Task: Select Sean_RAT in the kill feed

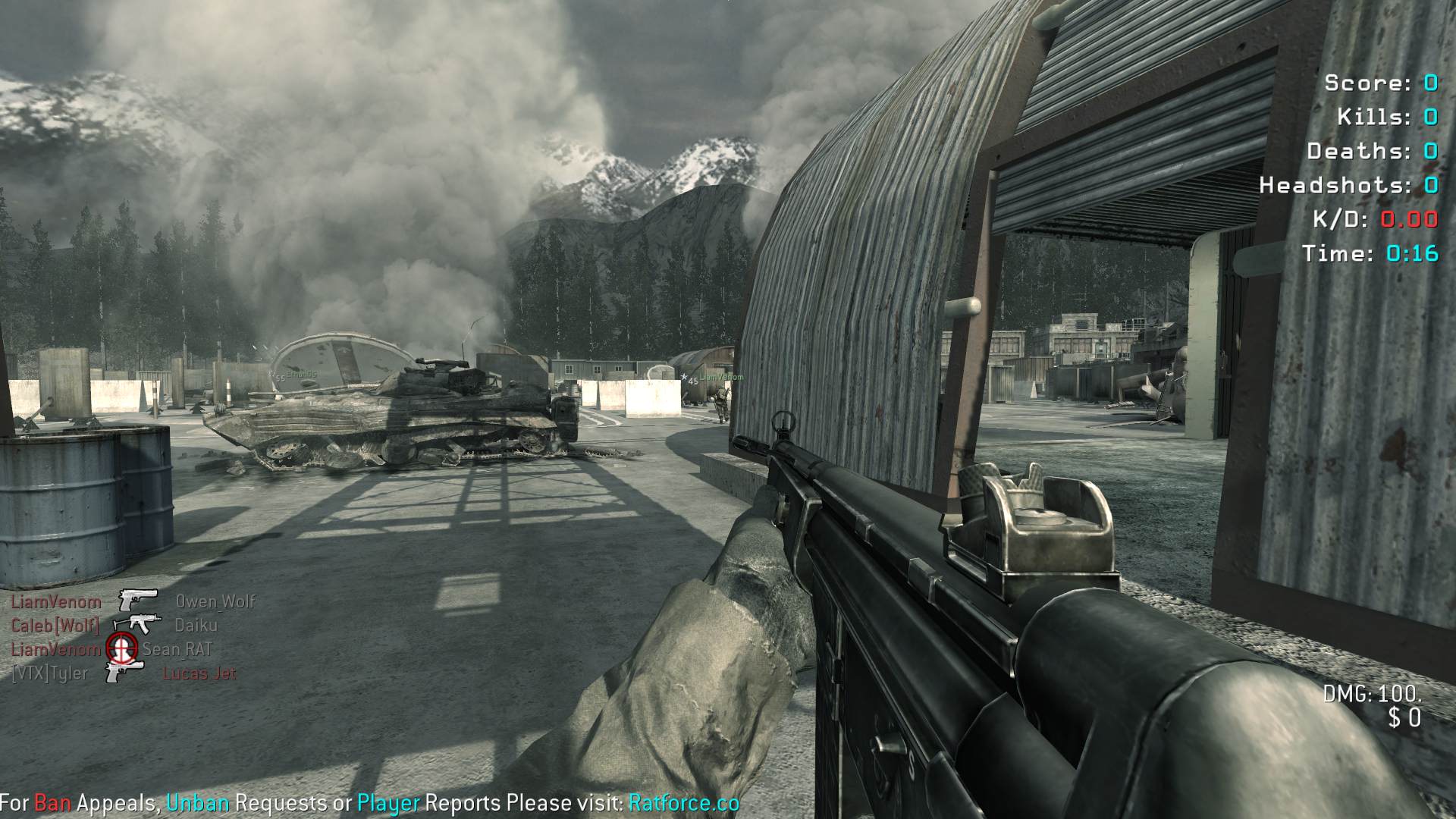Action: point(177,649)
